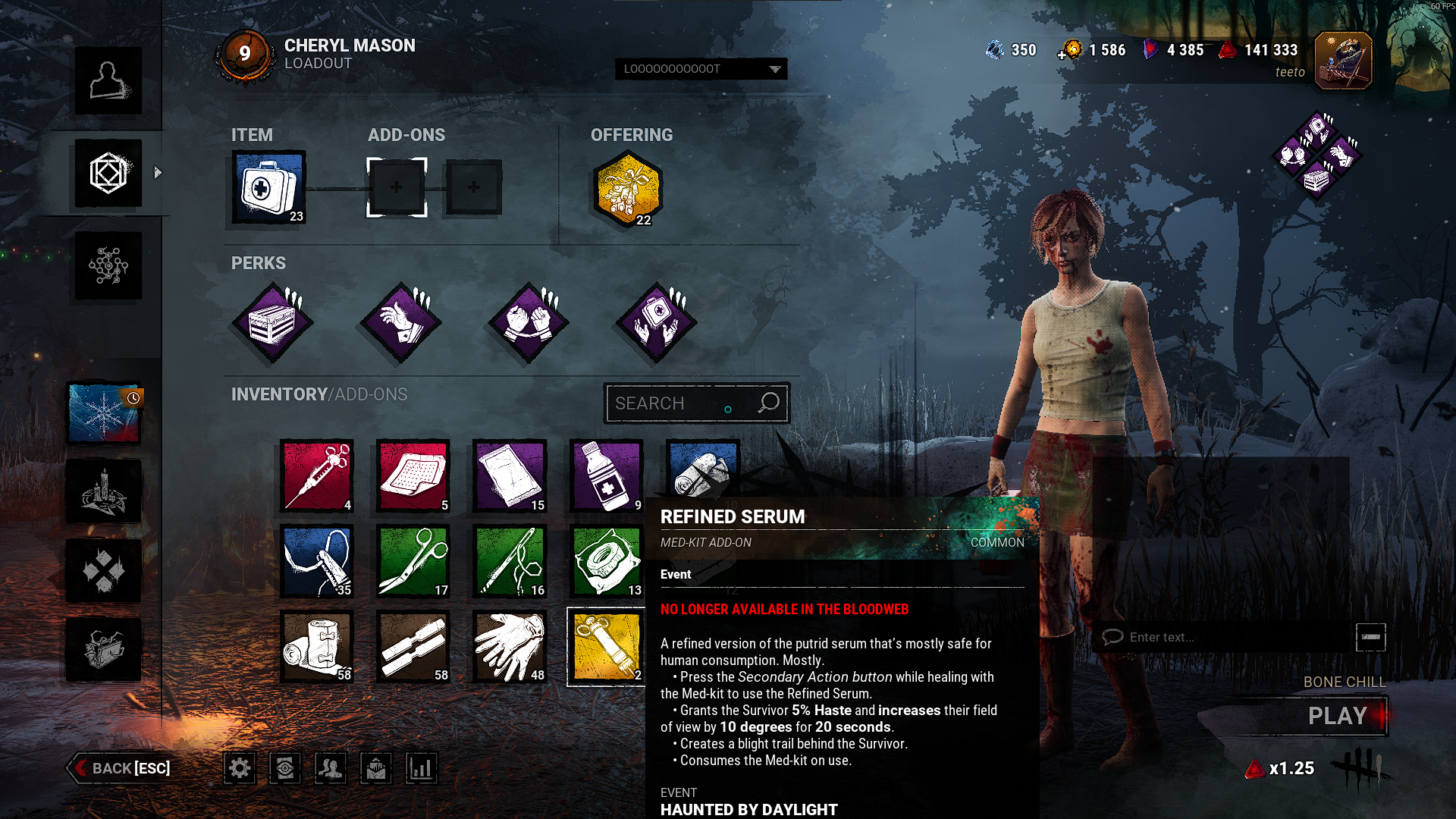Open the statistics bar chart button

click(x=421, y=768)
